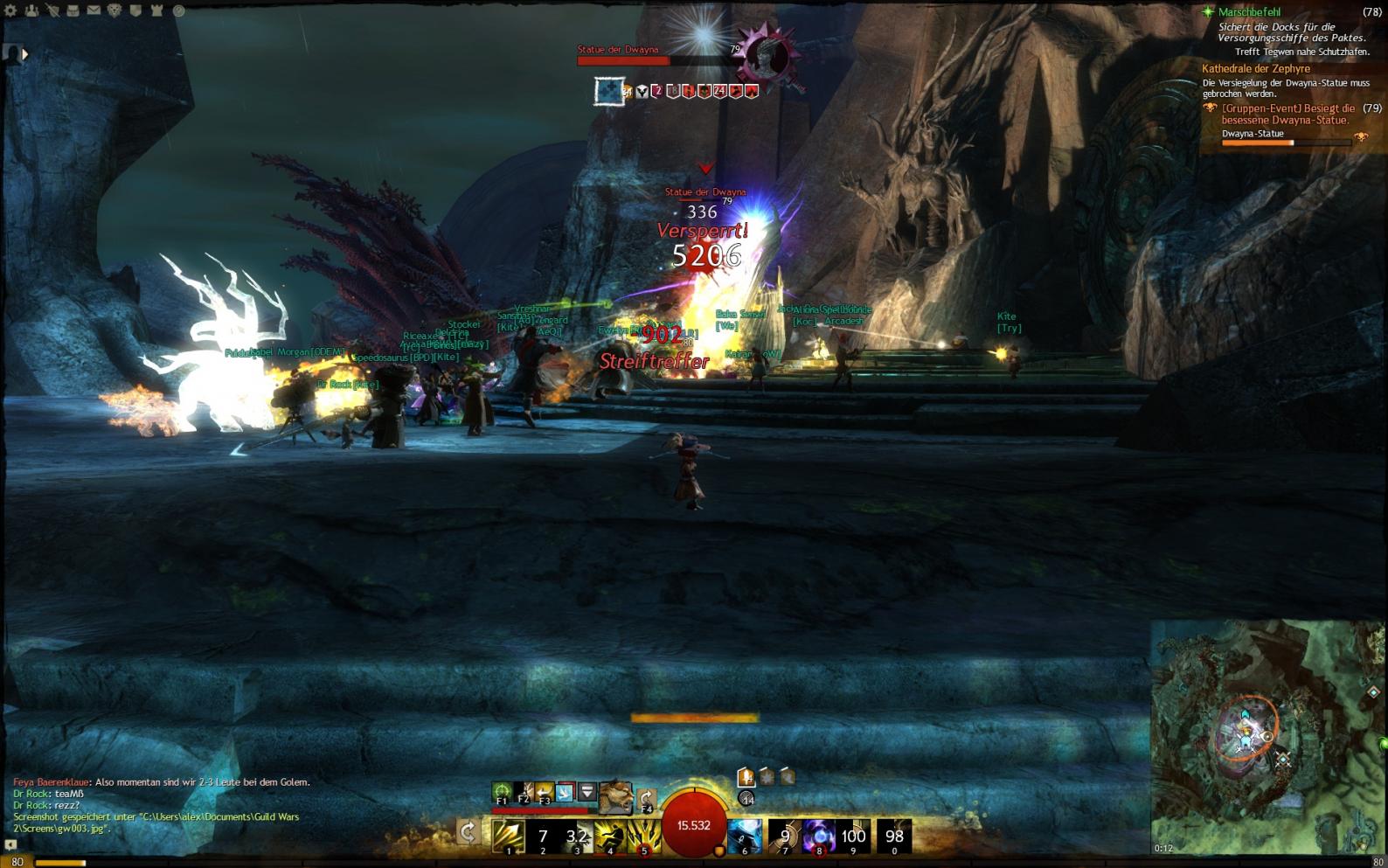The image size is (1388, 868).
Task: Open the inventory bag icon
Action: pyautogui.click(x=73, y=10)
